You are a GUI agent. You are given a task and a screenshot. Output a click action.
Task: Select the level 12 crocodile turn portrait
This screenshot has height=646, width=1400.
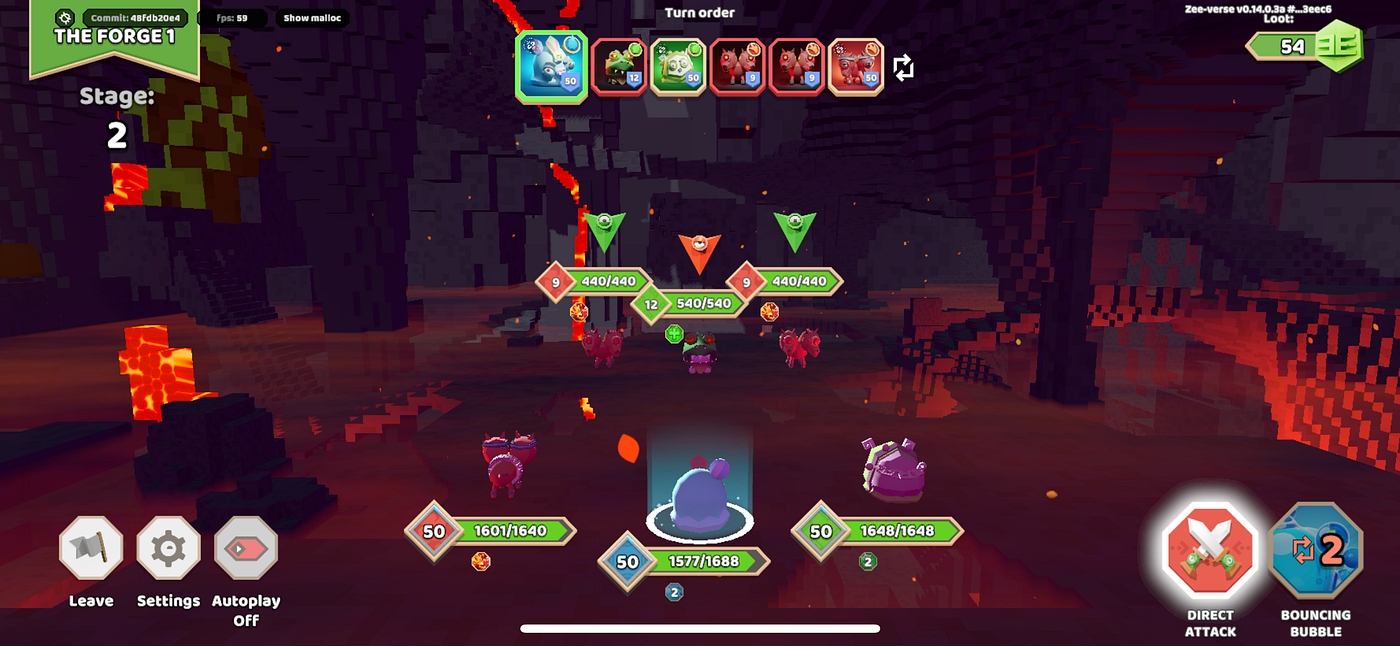(x=619, y=67)
